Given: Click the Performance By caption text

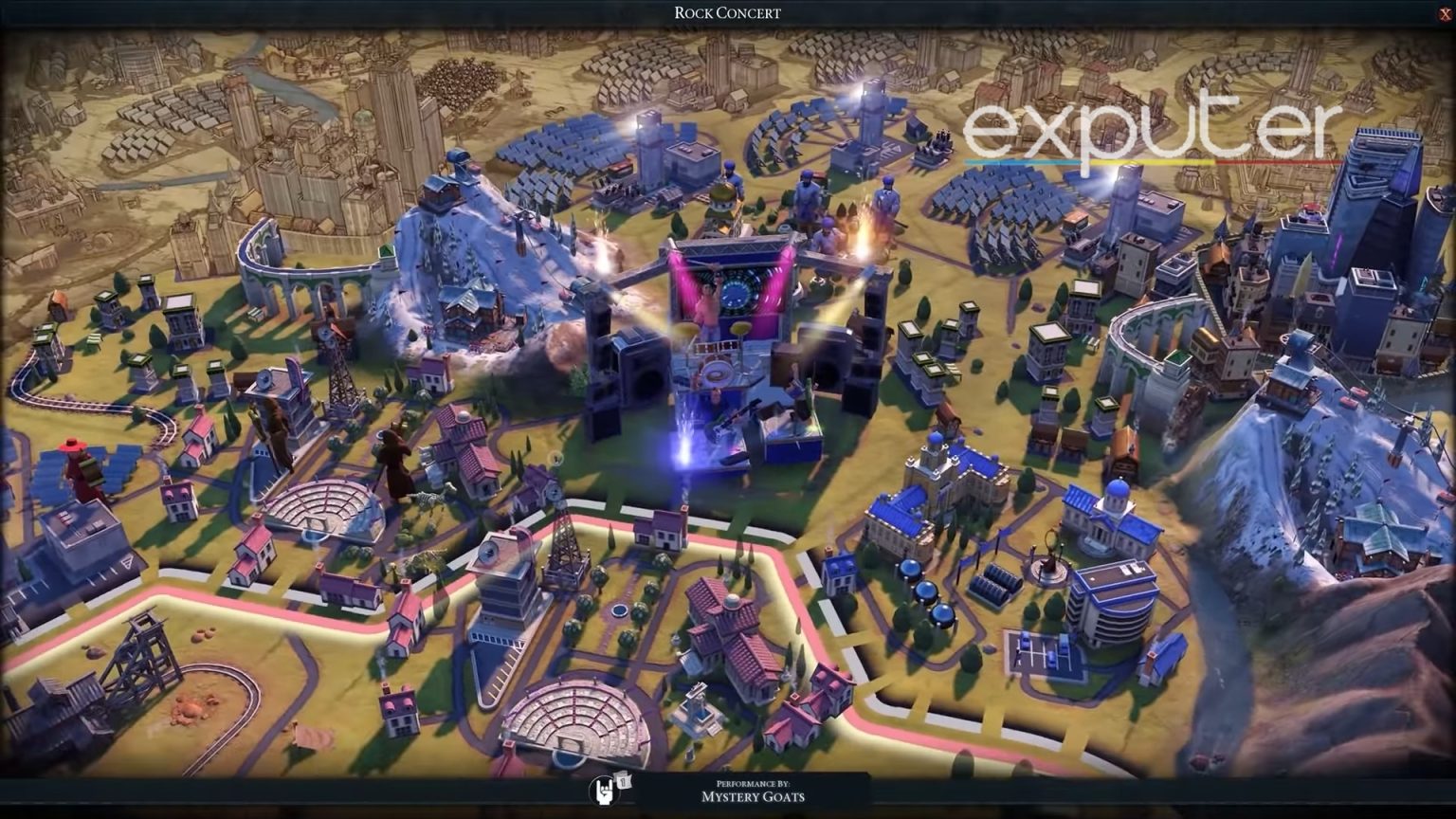Looking at the screenshot, I should 752,783.
